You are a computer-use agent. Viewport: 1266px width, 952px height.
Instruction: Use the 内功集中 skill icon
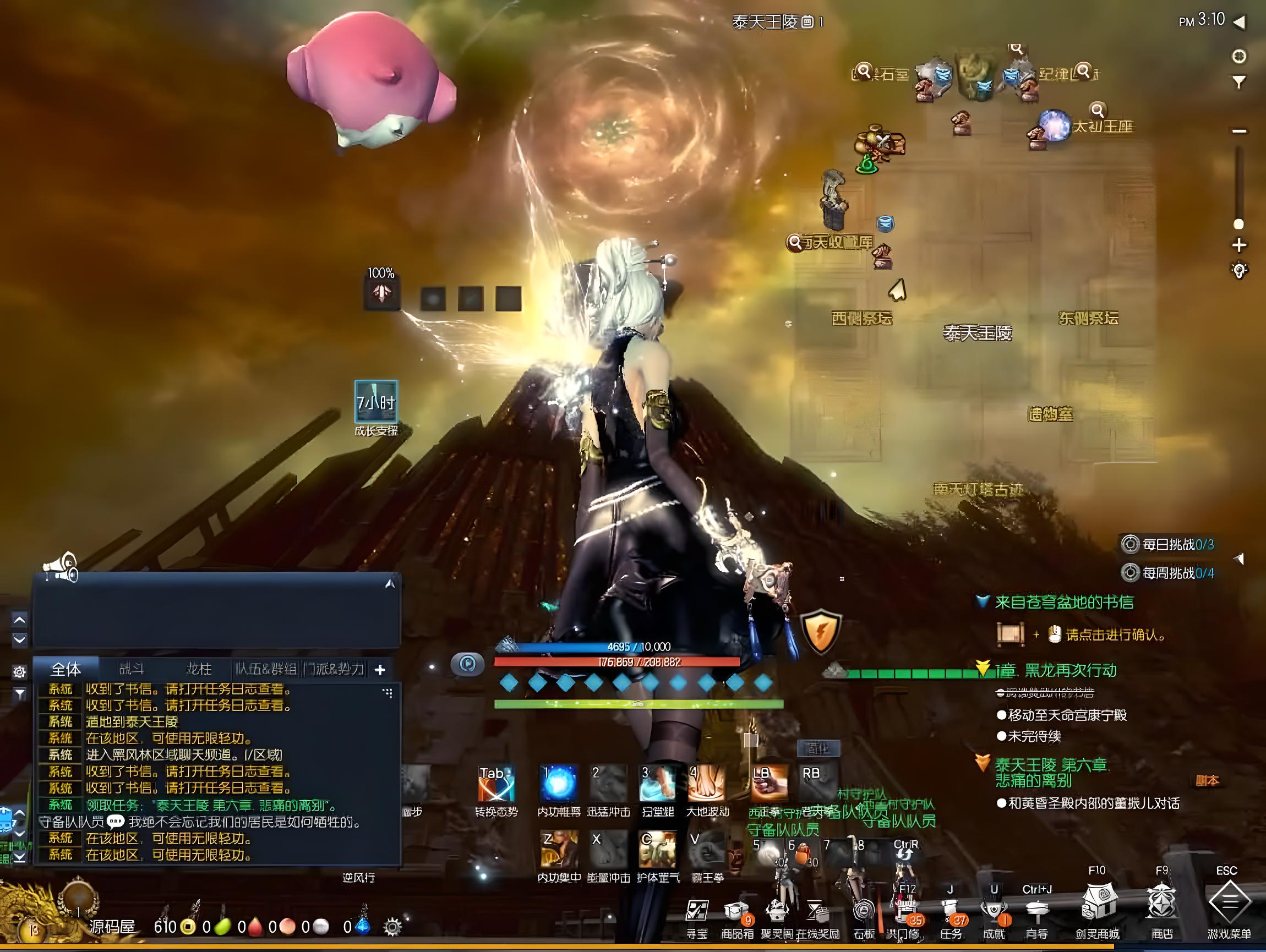(x=559, y=850)
